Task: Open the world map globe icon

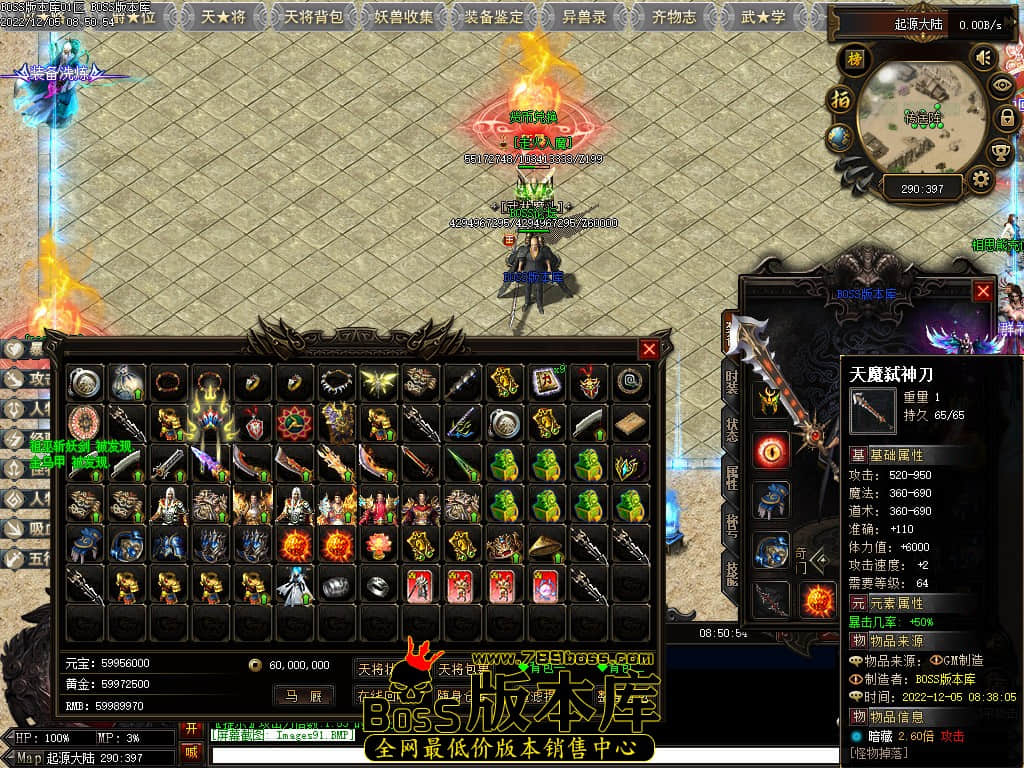Action: tap(840, 137)
